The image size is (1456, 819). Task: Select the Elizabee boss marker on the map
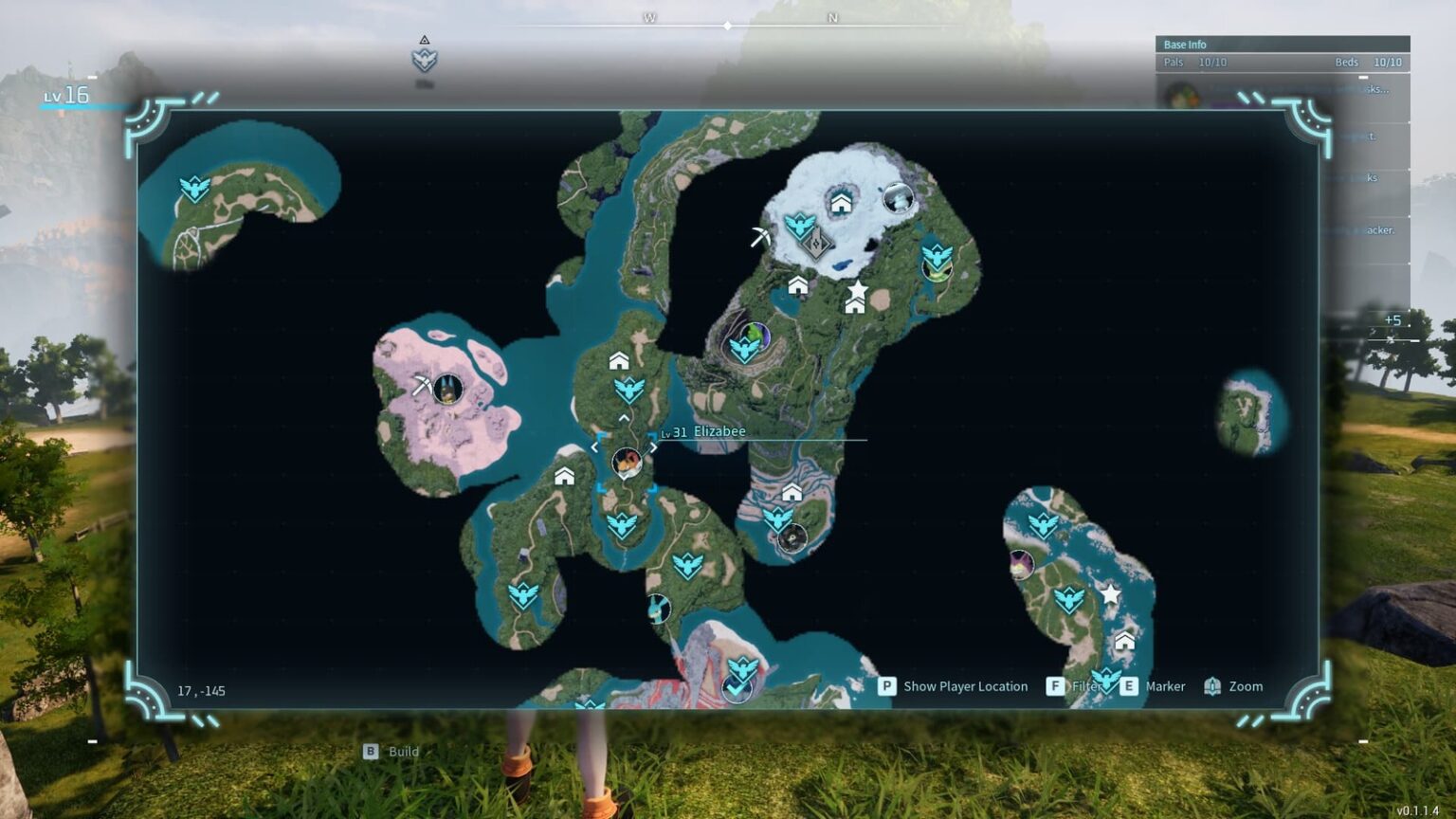tap(626, 462)
